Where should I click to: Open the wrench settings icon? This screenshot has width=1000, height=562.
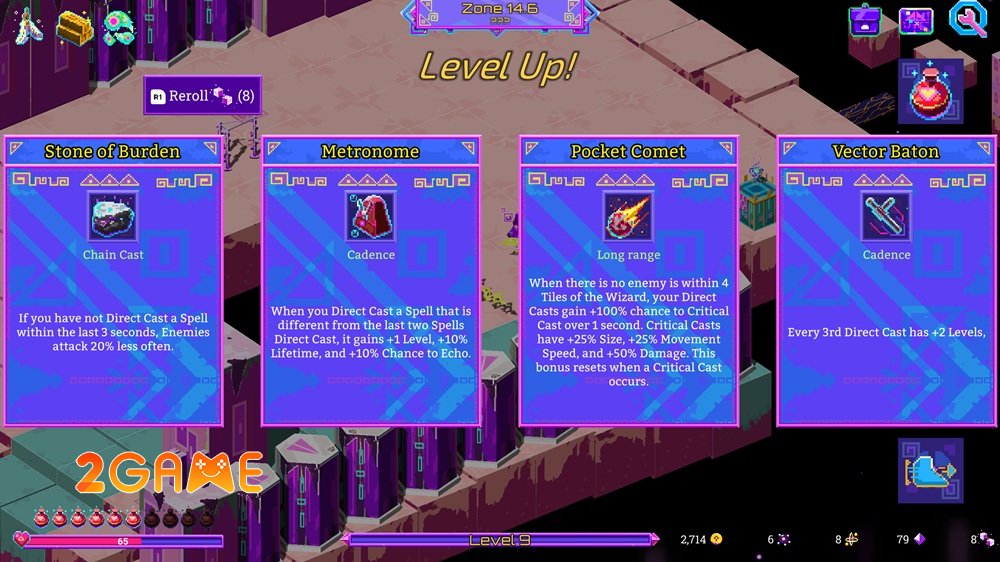click(x=967, y=20)
